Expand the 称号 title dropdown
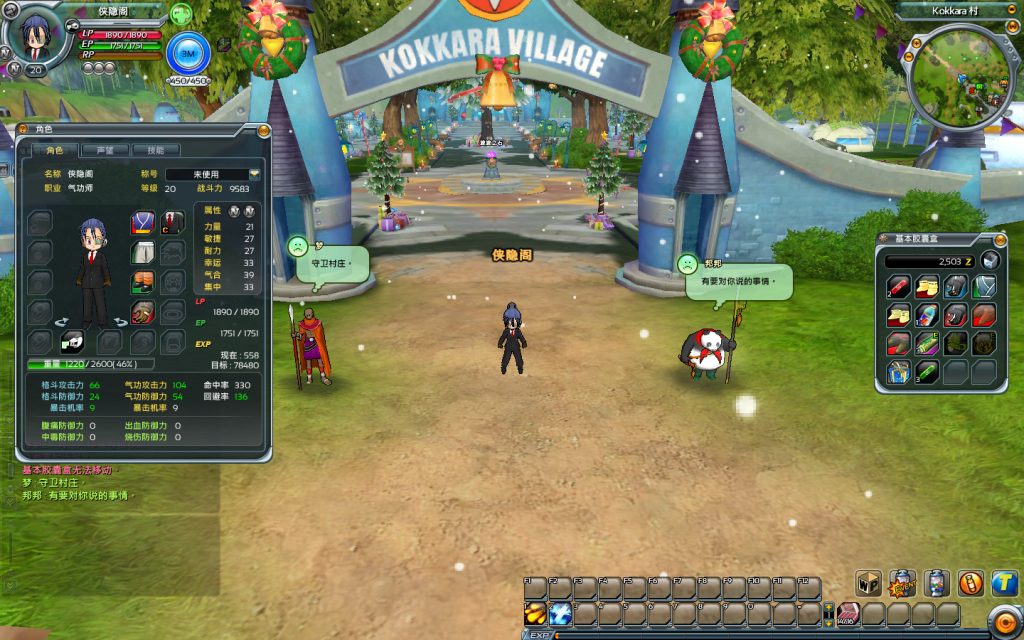1024x640 pixels. pyautogui.click(x=254, y=174)
